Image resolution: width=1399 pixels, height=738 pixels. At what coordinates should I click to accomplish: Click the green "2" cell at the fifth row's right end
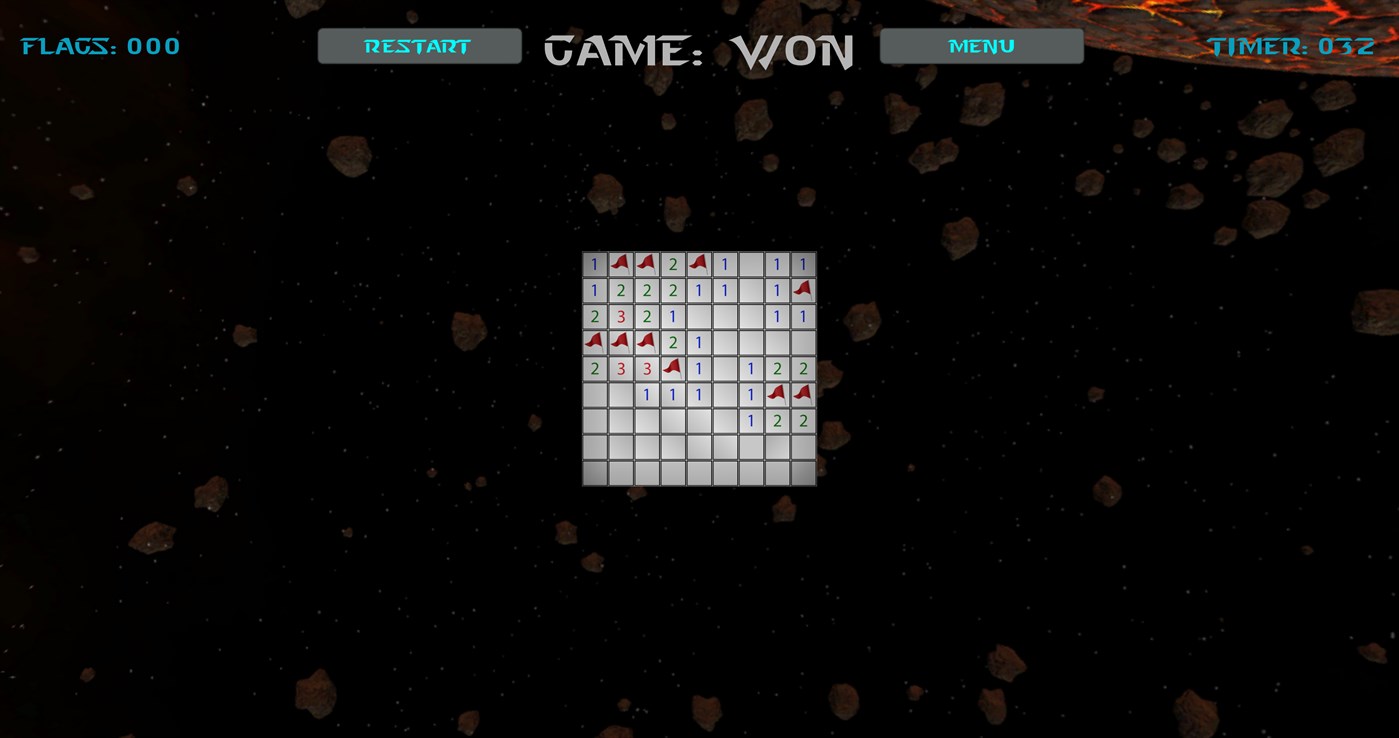(802, 367)
